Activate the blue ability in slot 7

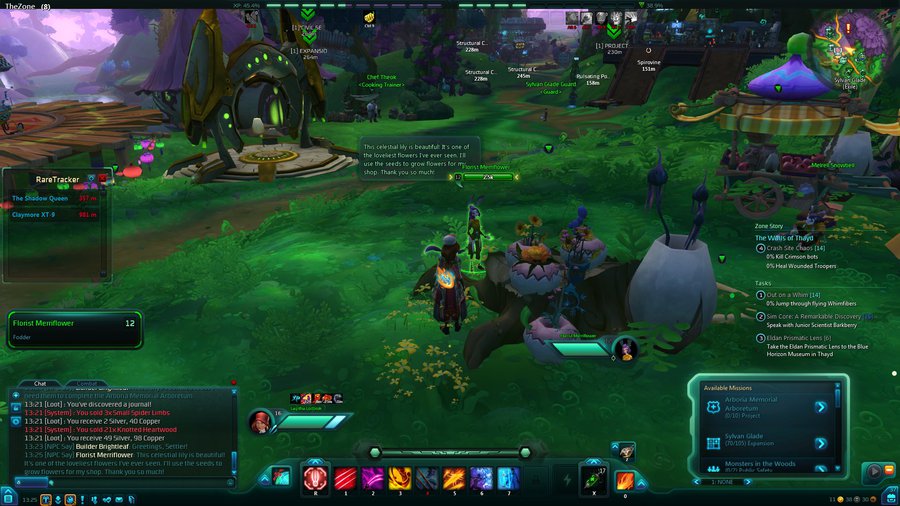coord(508,478)
